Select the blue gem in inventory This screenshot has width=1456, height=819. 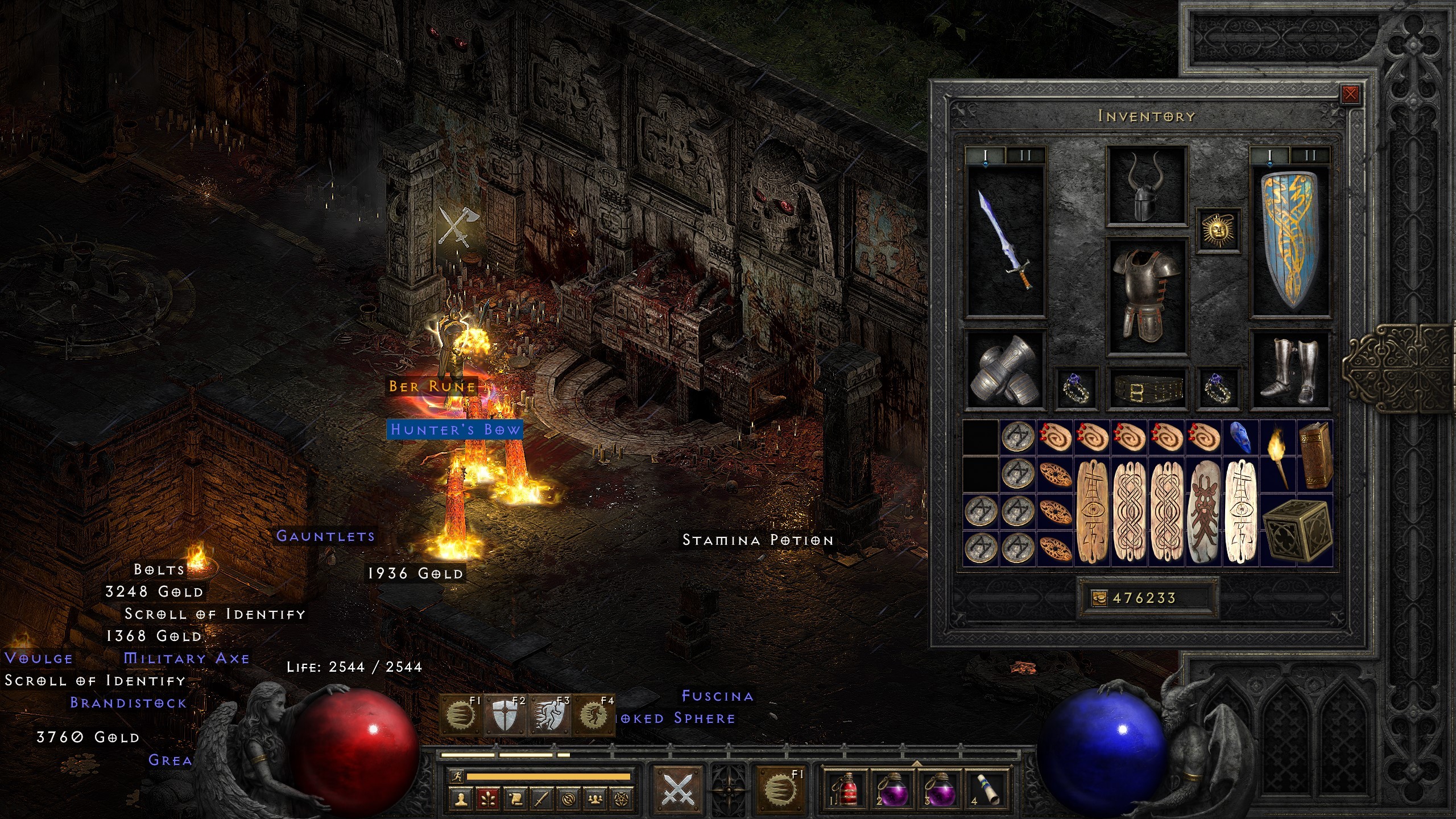(1240, 437)
